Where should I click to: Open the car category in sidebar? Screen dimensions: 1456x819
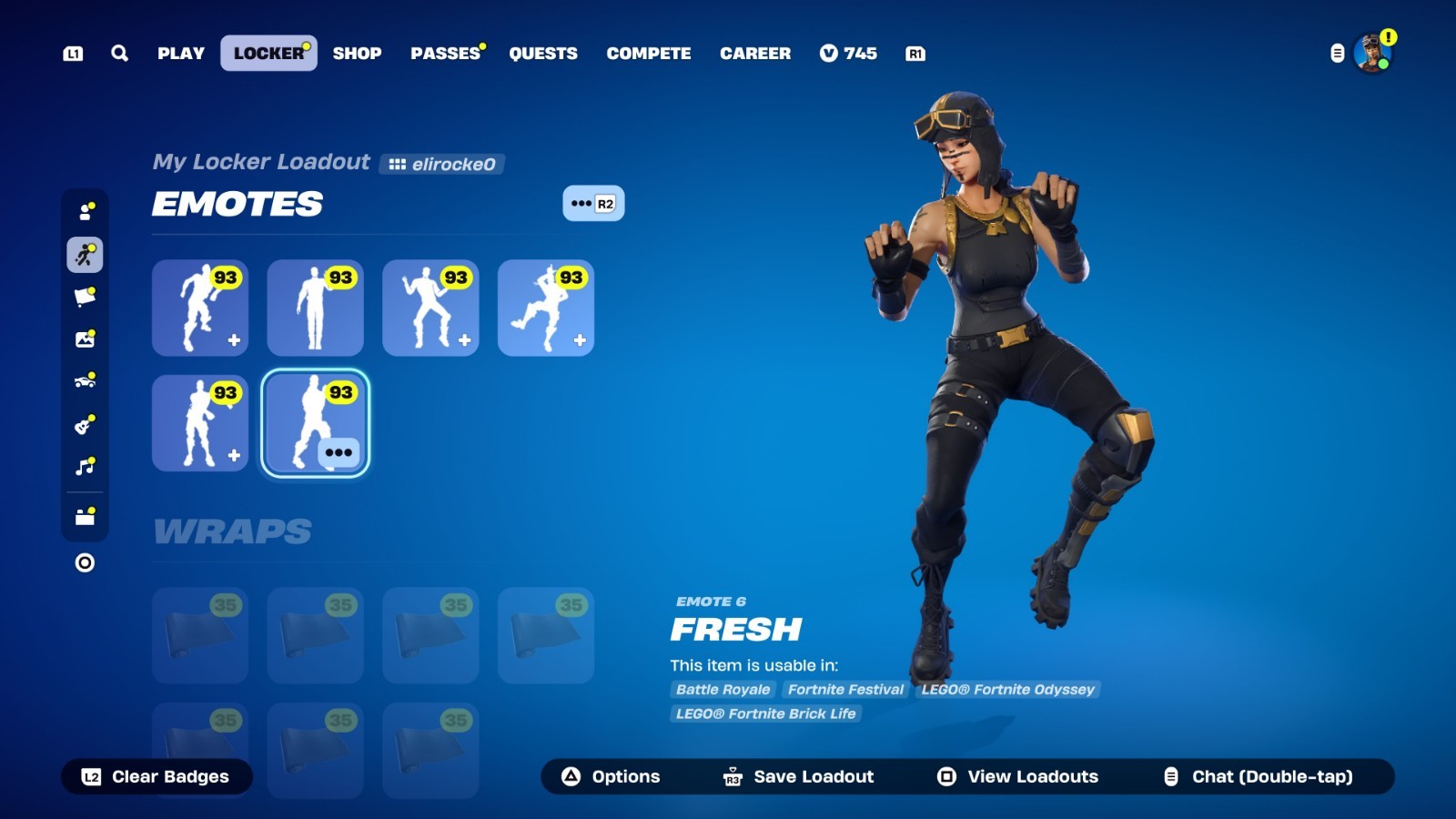click(86, 381)
